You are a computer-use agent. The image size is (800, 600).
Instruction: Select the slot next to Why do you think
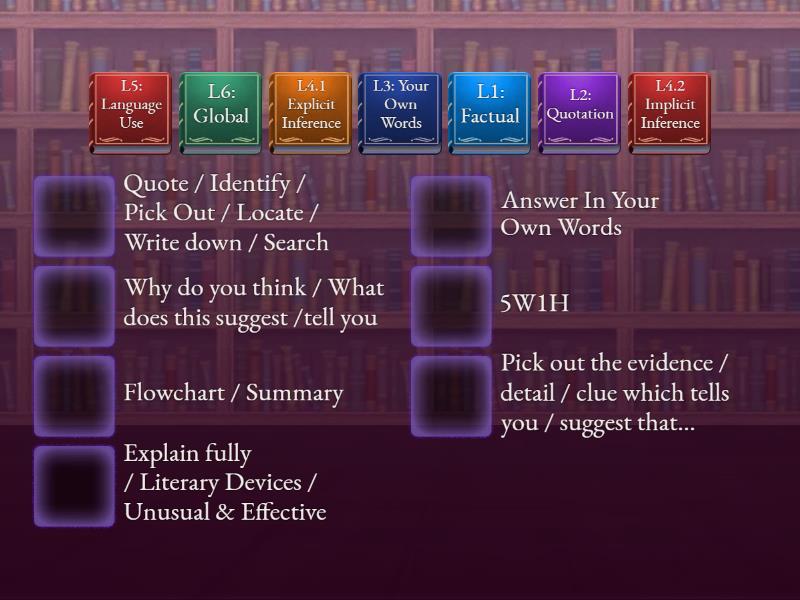75,306
